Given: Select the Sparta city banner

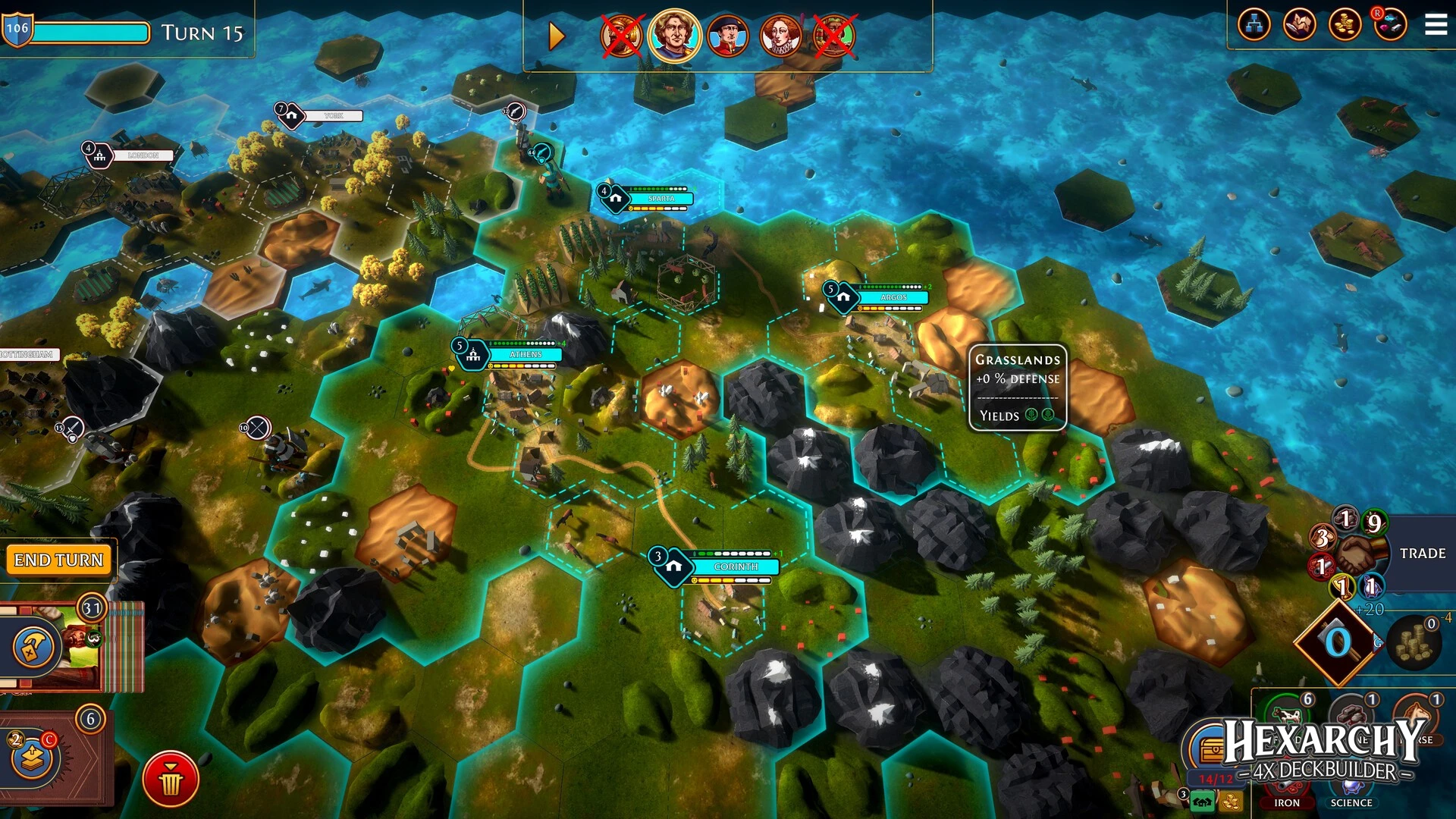Looking at the screenshot, I should [661, 199].
